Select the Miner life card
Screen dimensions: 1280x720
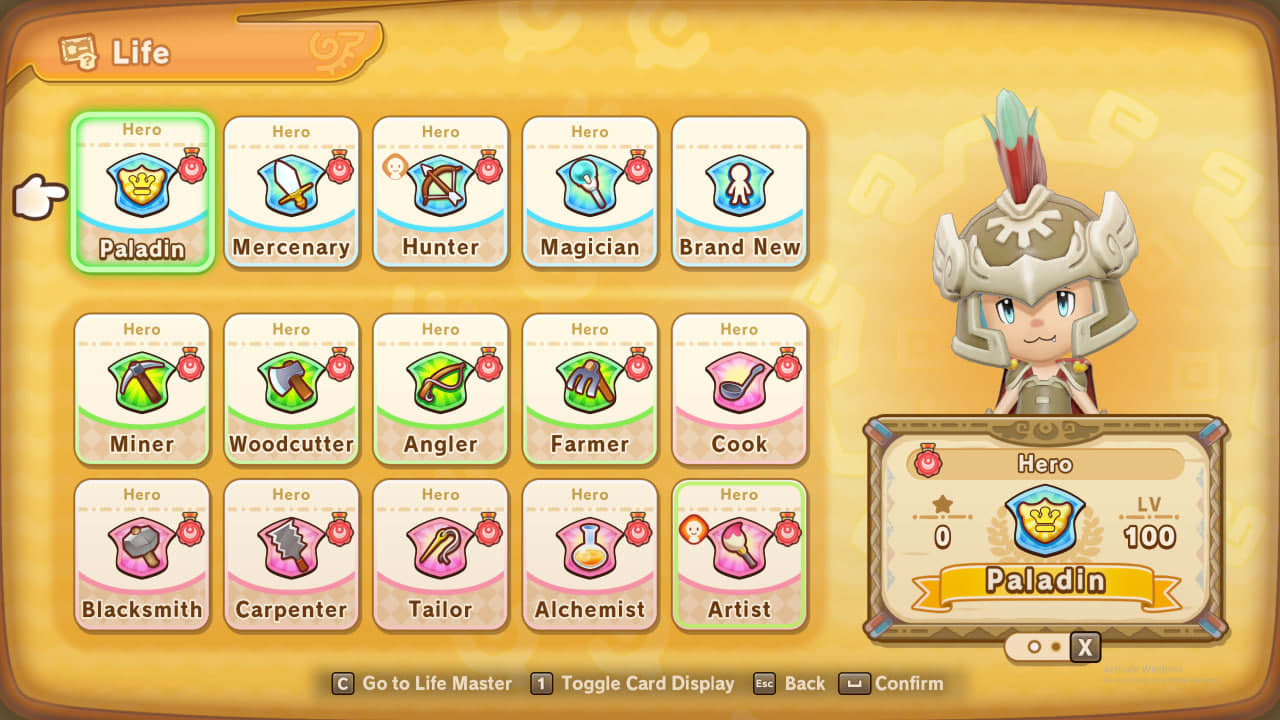click(142, 389)
